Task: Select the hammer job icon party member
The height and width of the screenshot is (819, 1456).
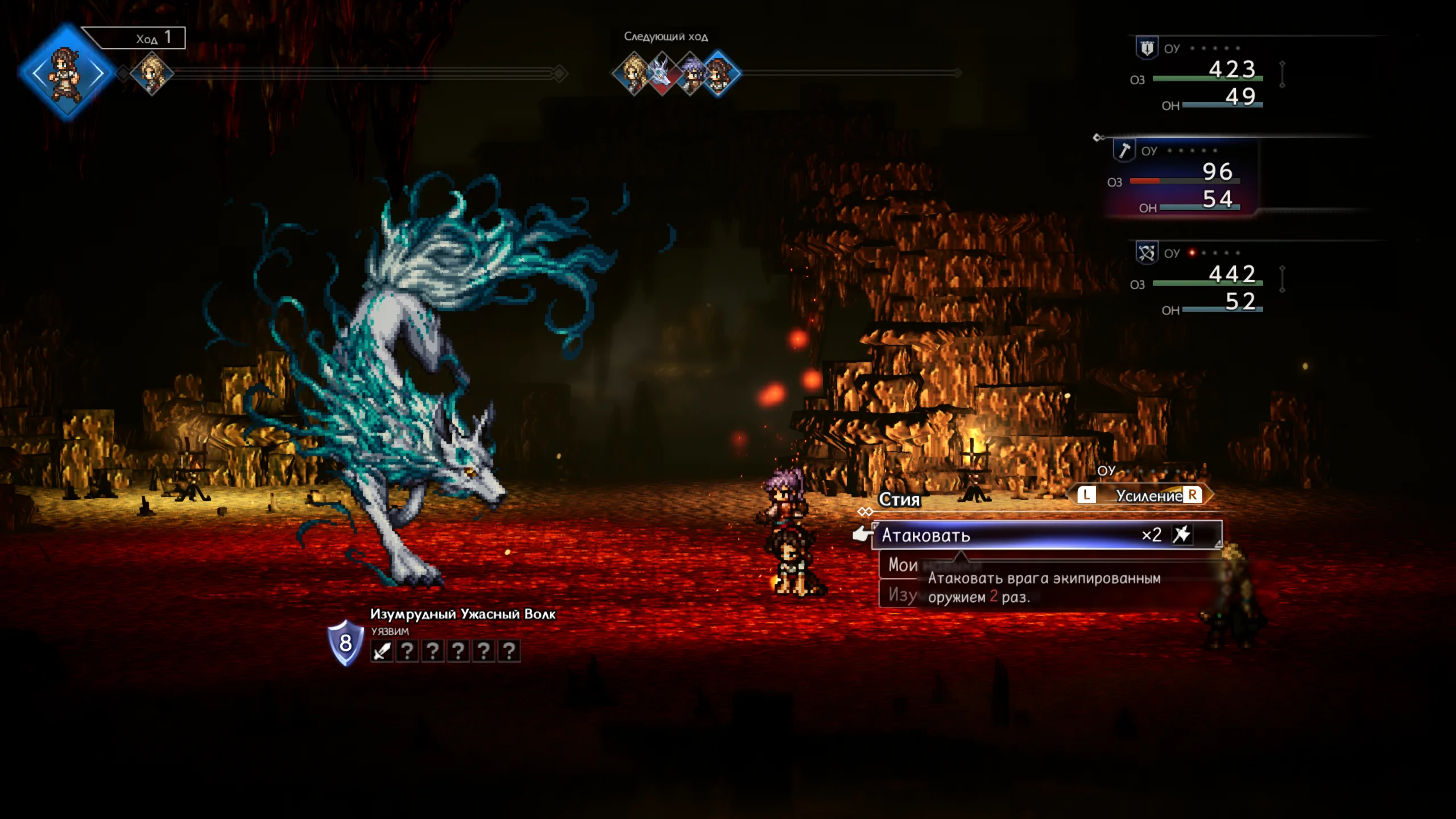Action: tap(1124, 150)
